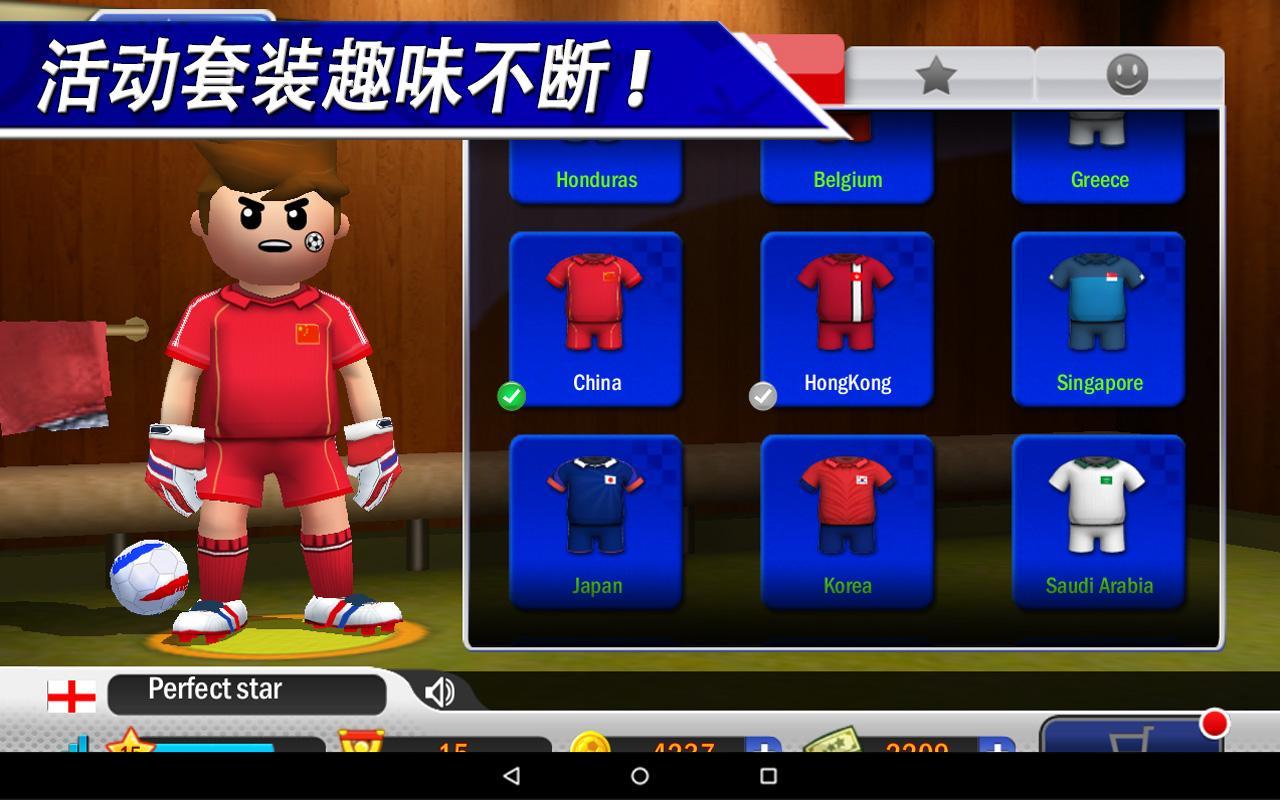Screen dimensions: 1280x800
Task: Switch to the star favorites tab
Action: pyautogui.click(x=935, y=73)
